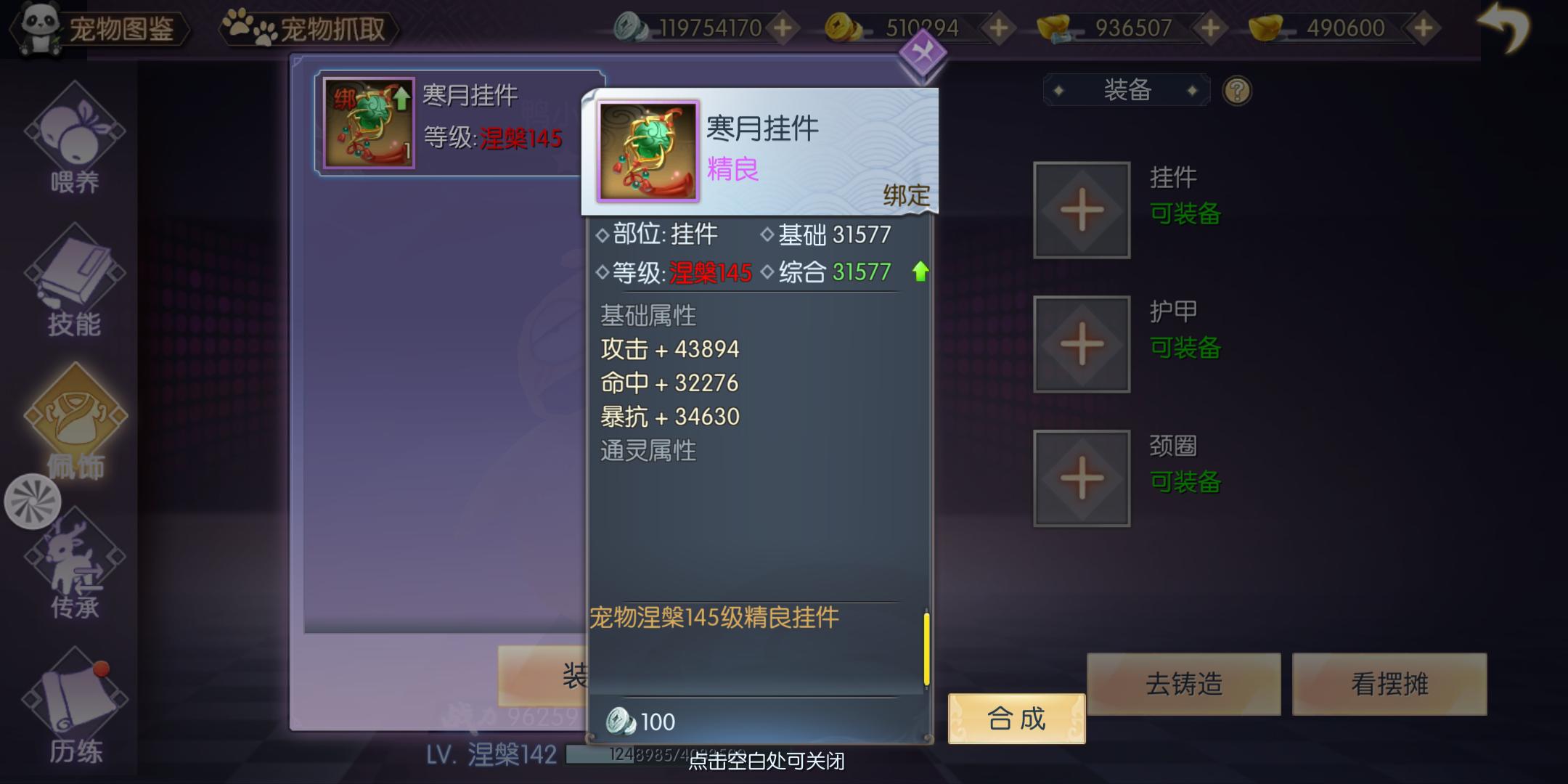Image resolution: width=1568 pixels, height=784 pixels.
Task: Switch to the 宠物抓取 tab
Action: [x=334, y=26]
